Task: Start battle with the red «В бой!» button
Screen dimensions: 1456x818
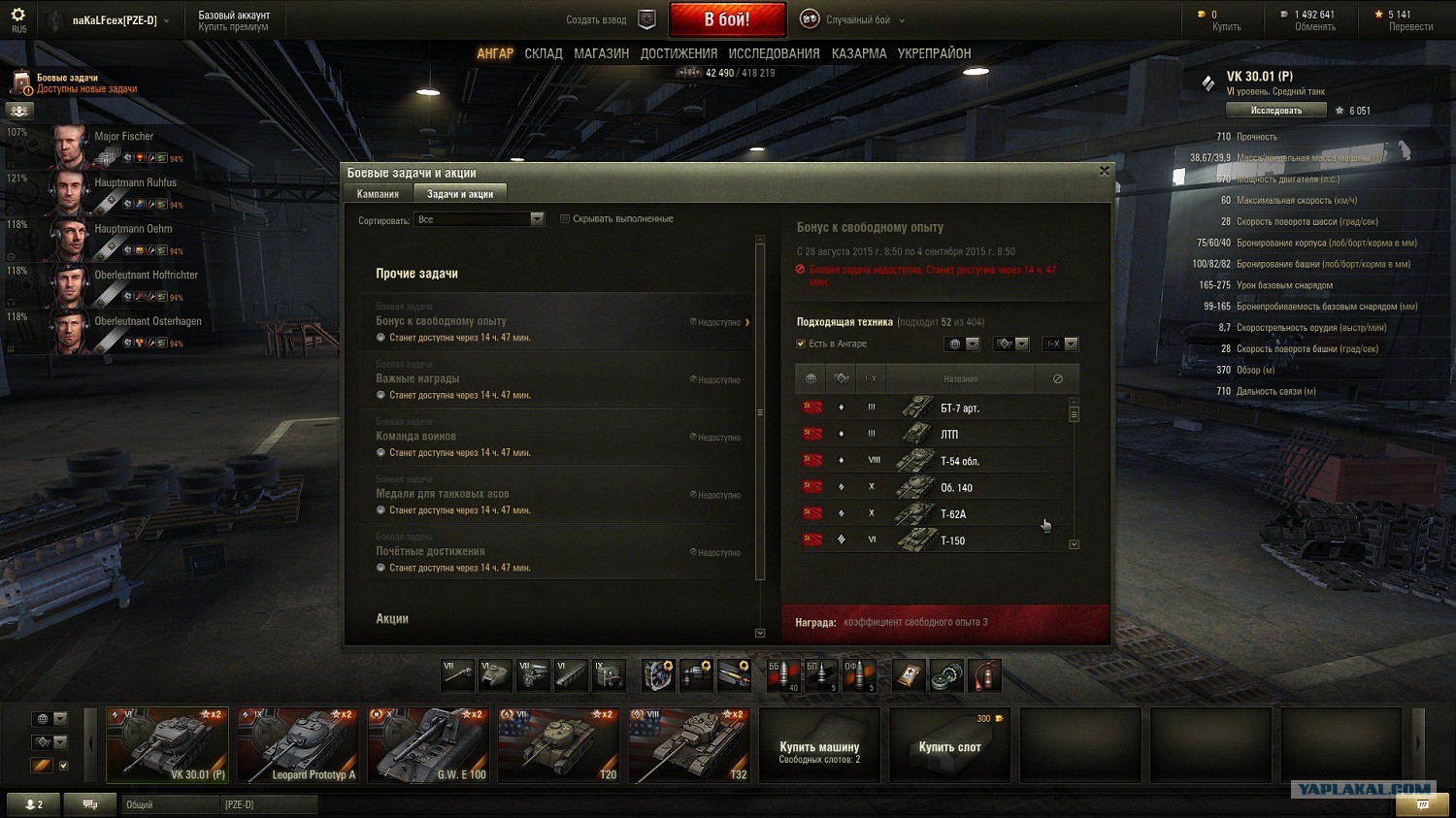Action: (x=726, y=19)
